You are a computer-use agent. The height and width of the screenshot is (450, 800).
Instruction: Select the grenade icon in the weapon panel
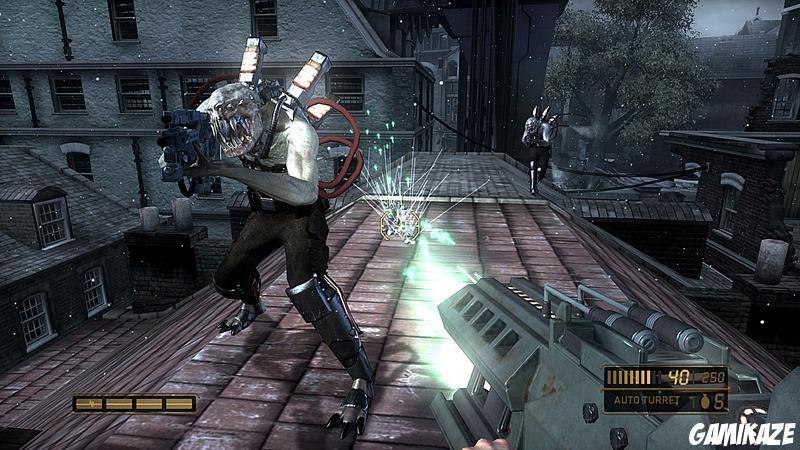pyautogui.click(x=704, y=401)
